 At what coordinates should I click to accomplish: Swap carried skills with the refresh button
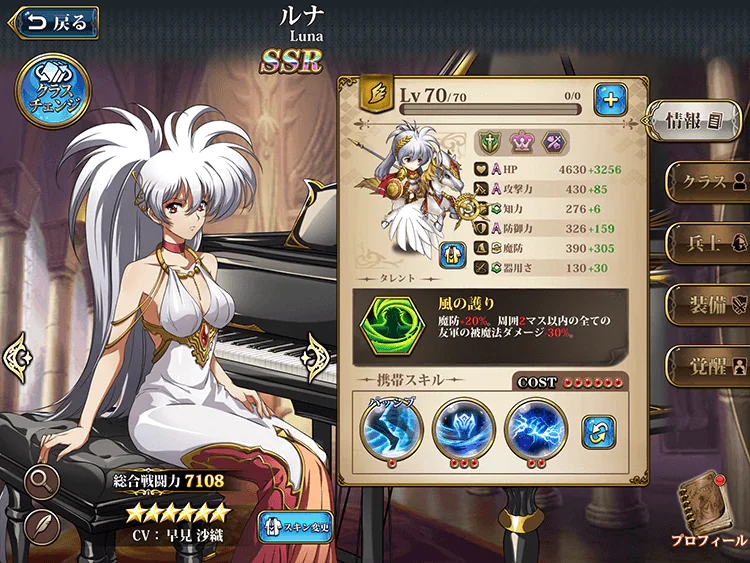pos(598,432)
